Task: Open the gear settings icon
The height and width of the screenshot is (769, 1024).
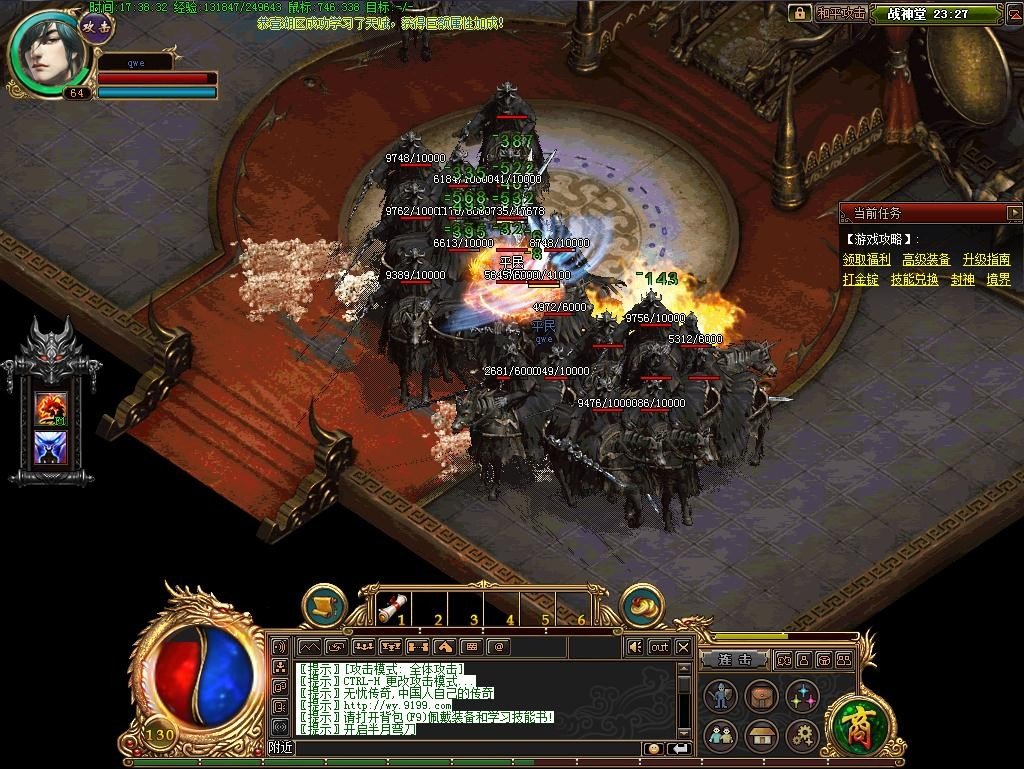Action: pyautogui.click(x=803, y=737)
